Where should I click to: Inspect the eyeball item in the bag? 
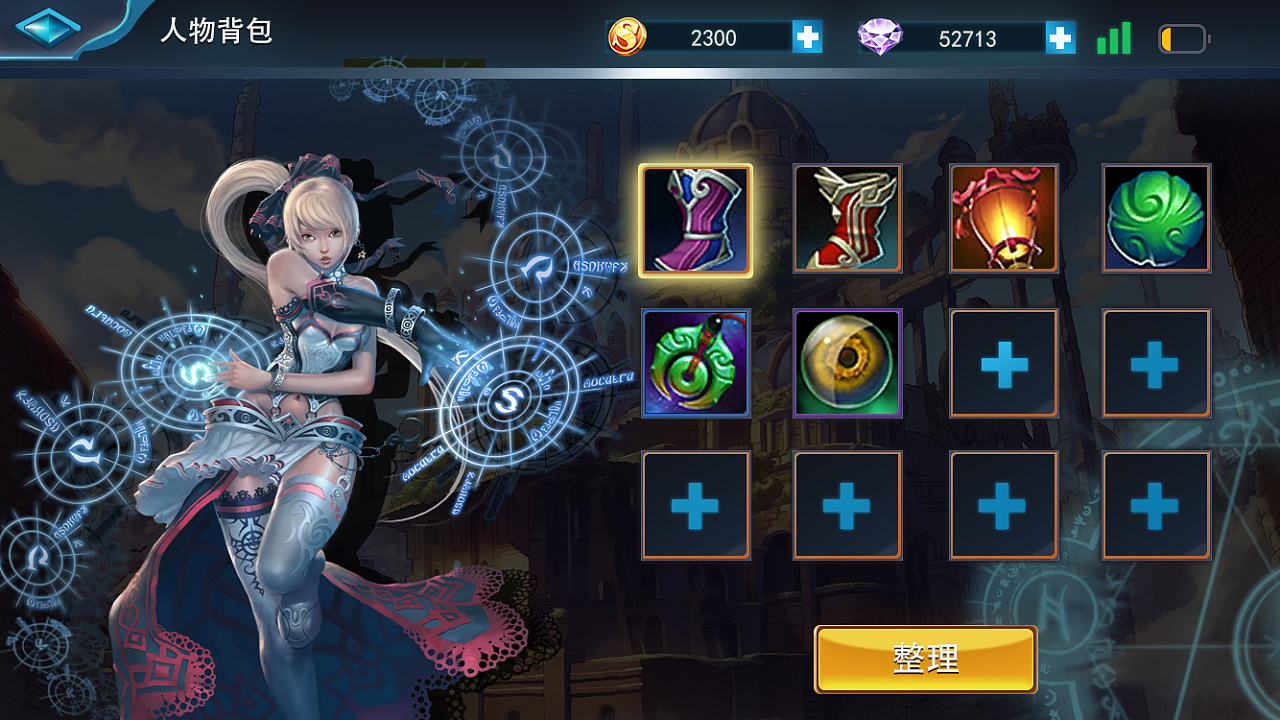click(x=849, y=363)
